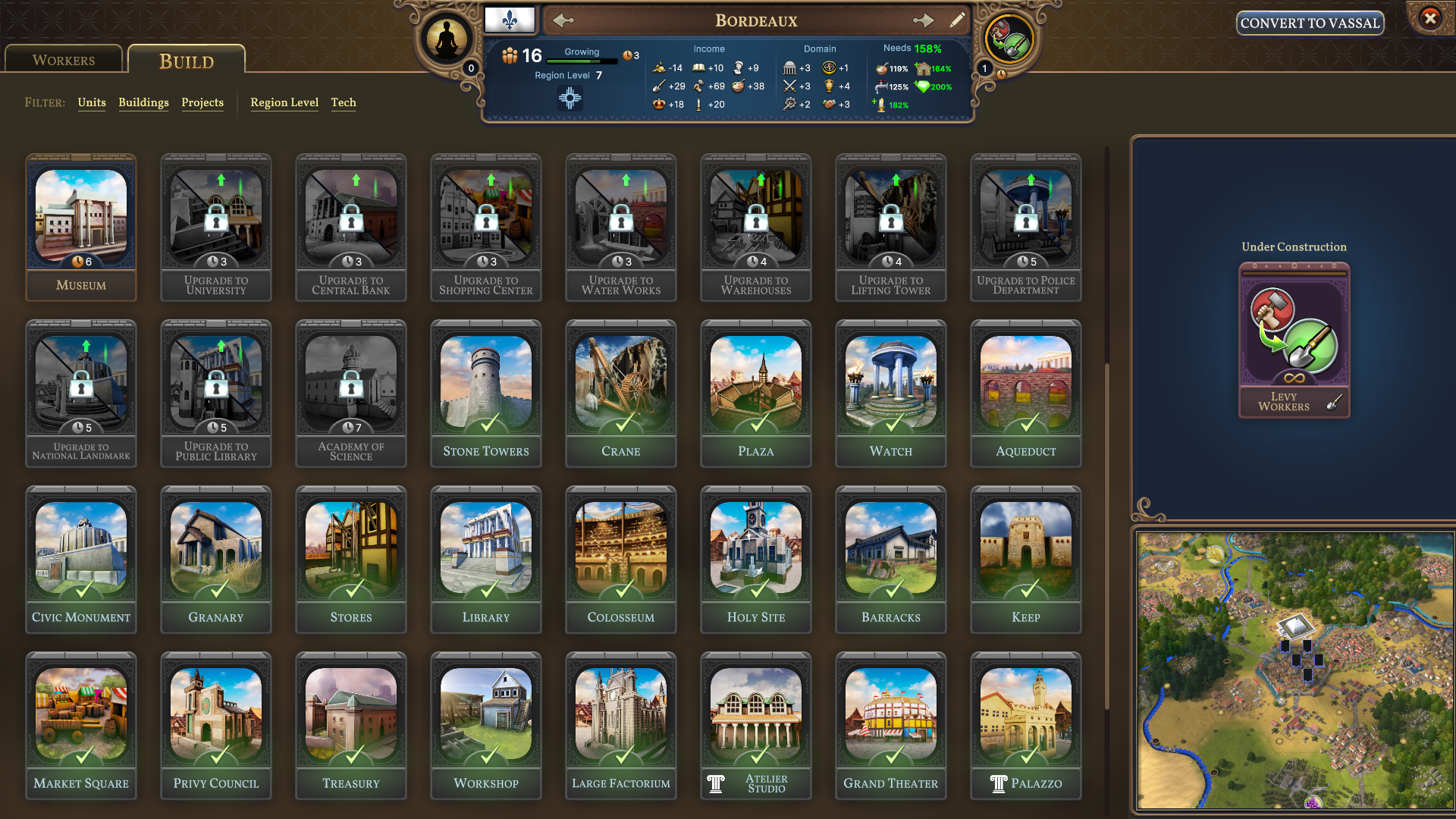The height and width of the screenshot is (819, 1456).
Task: Toggle the Buildings filter
Action: (x=143, y=103)
